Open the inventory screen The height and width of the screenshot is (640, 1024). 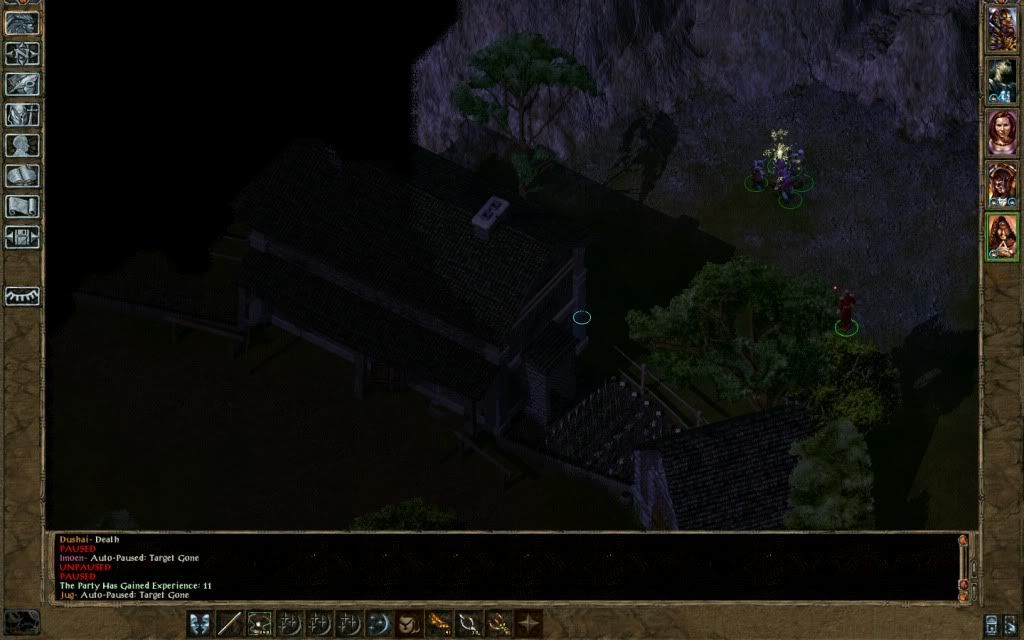(x=22, y=115)
